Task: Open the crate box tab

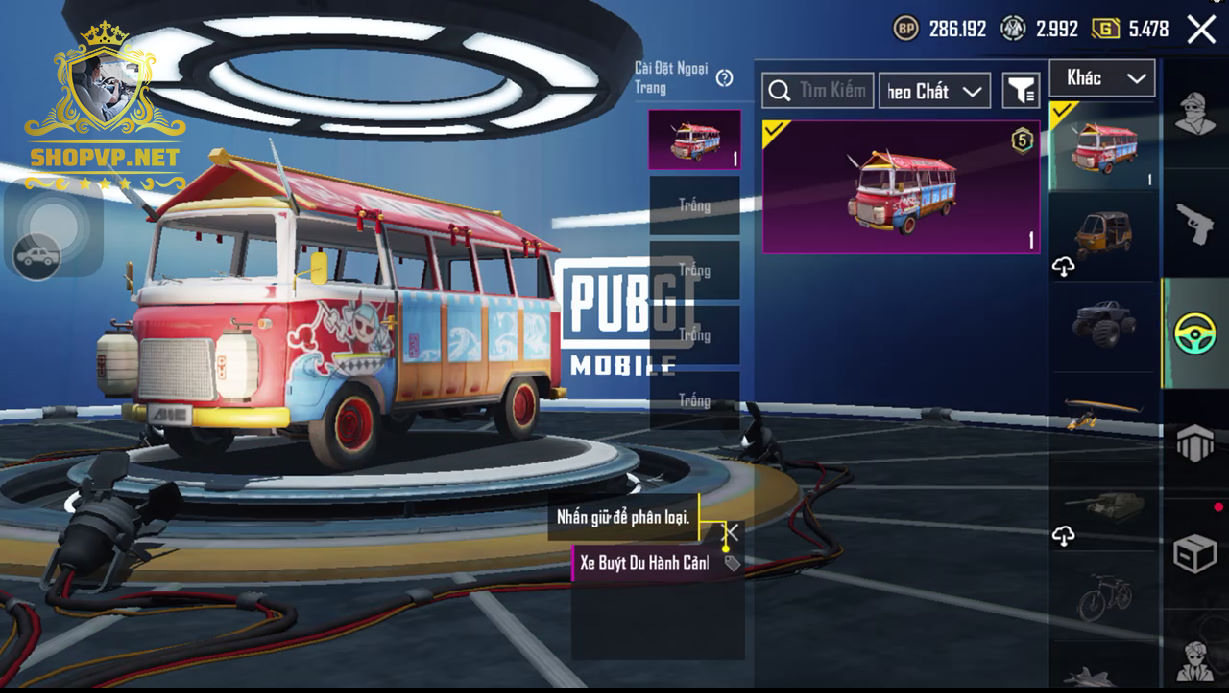Action: (x=1195, y=552)
